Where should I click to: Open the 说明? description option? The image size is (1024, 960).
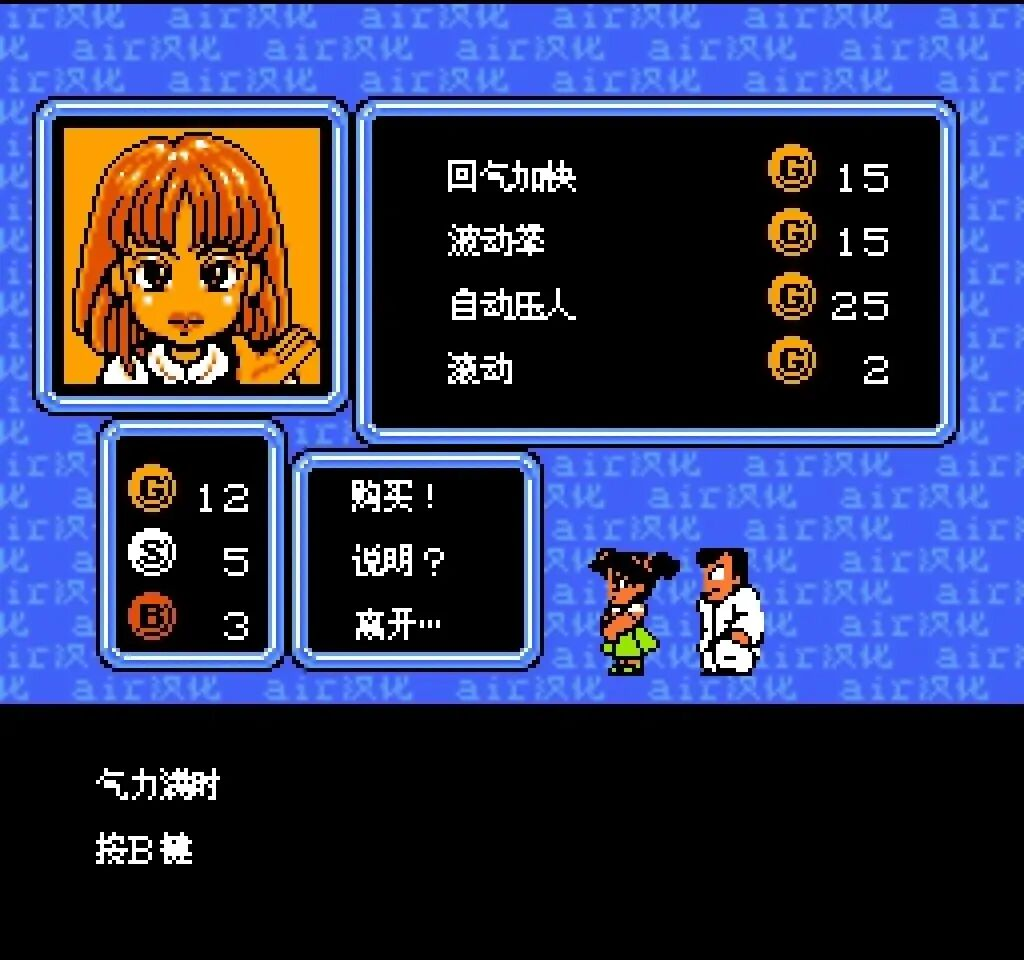(x=397, y=561)
